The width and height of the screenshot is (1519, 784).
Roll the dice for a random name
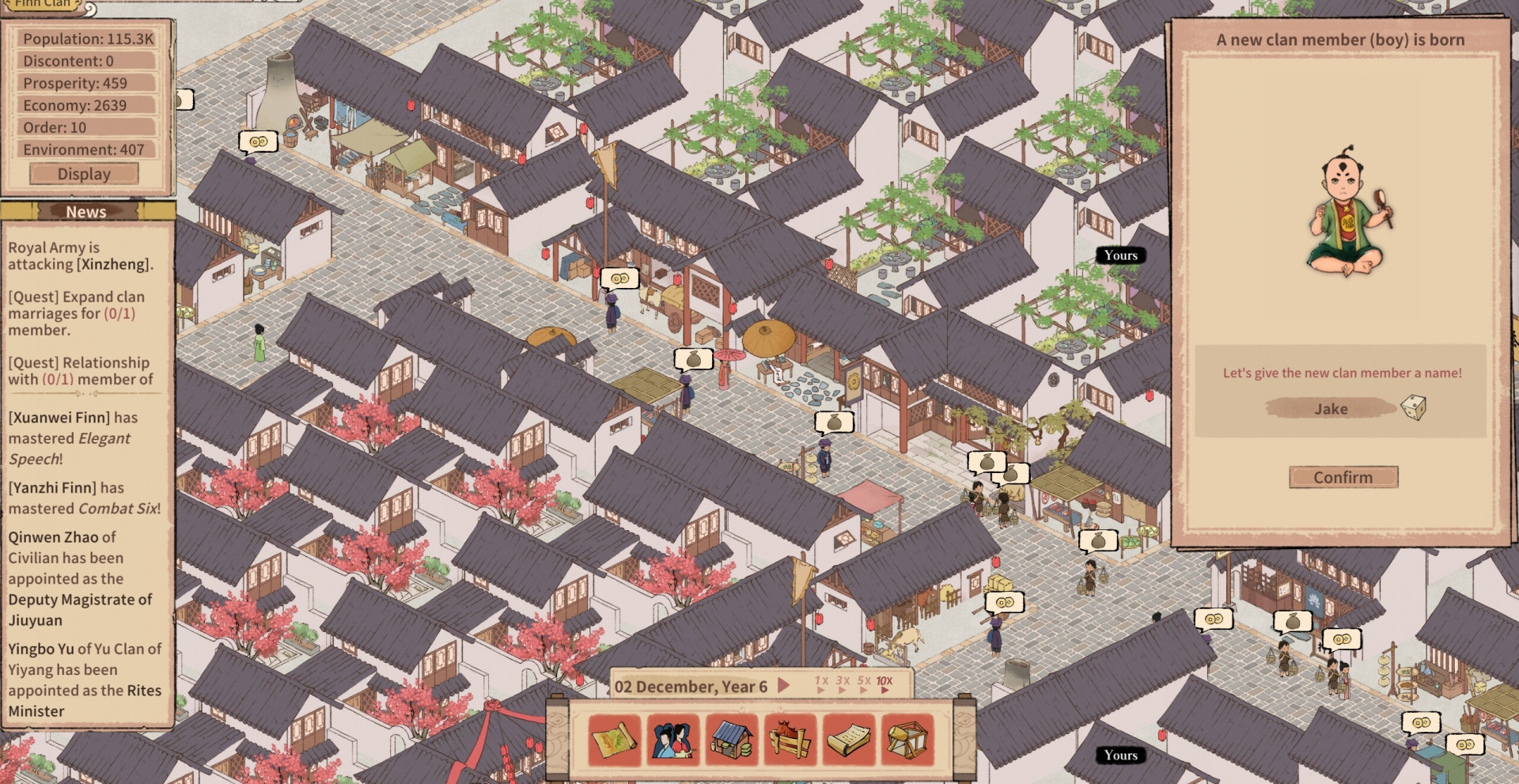point(1413,408)
